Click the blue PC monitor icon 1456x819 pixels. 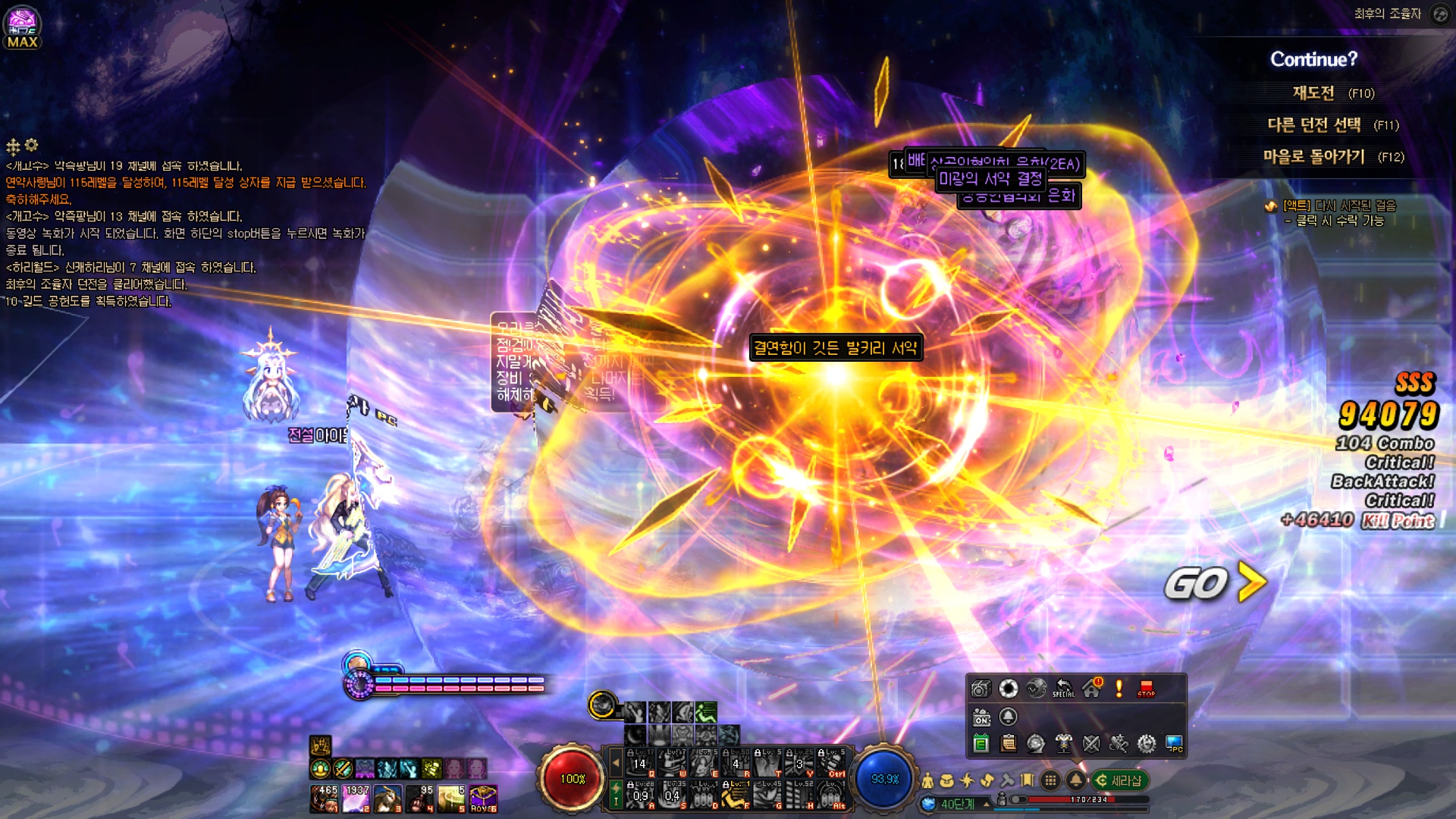coord(1174,744)
